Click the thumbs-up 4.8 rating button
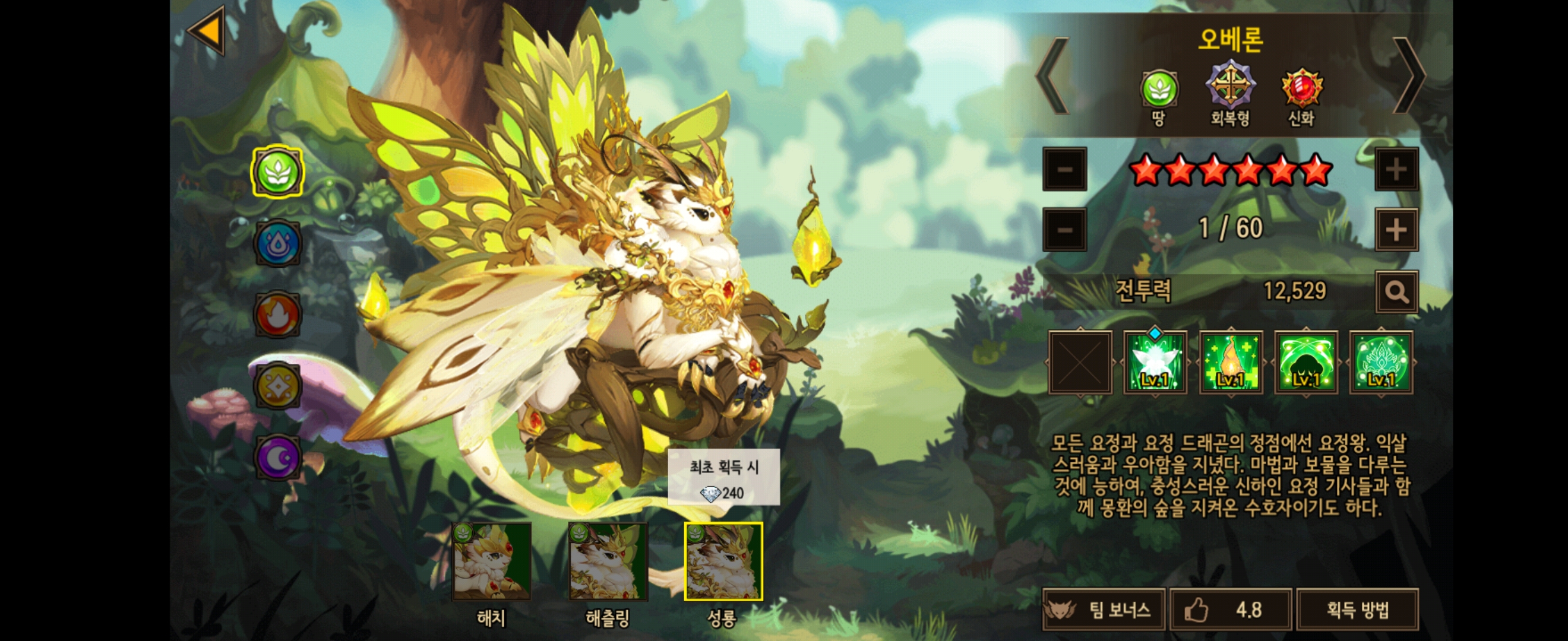 pos(1230,610)
